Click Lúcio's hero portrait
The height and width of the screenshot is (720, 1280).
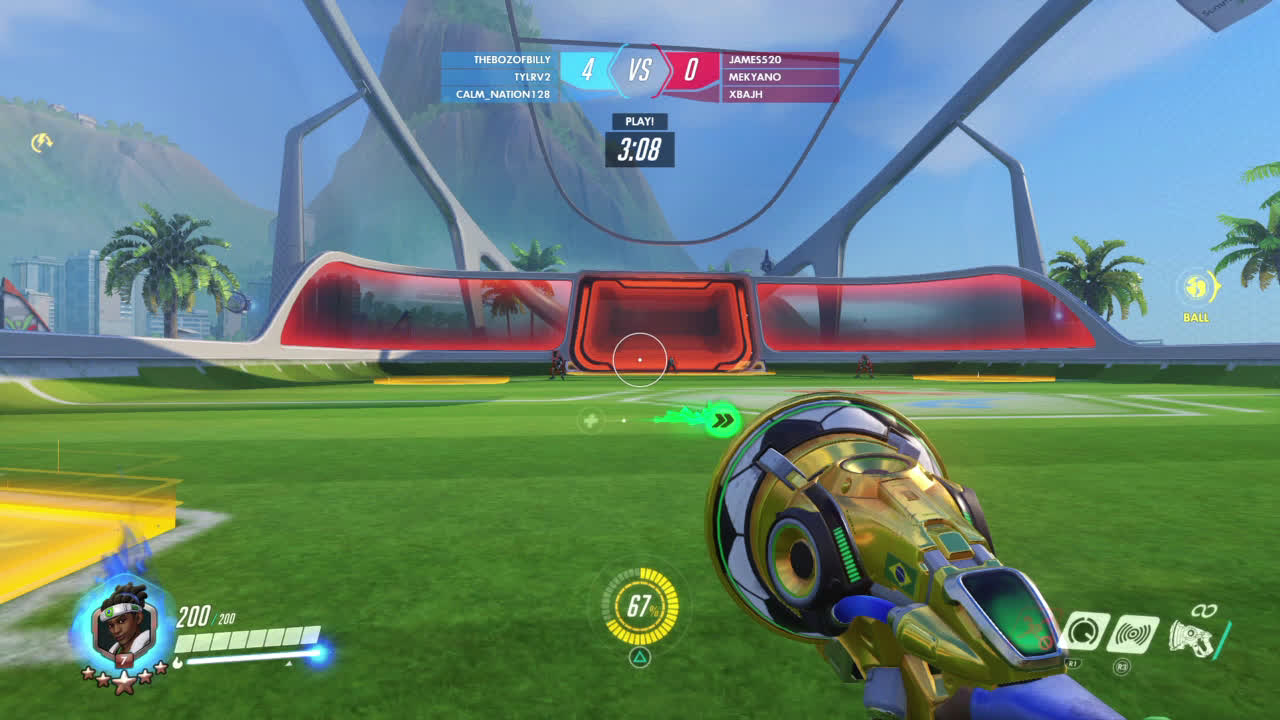coord(124,628)
